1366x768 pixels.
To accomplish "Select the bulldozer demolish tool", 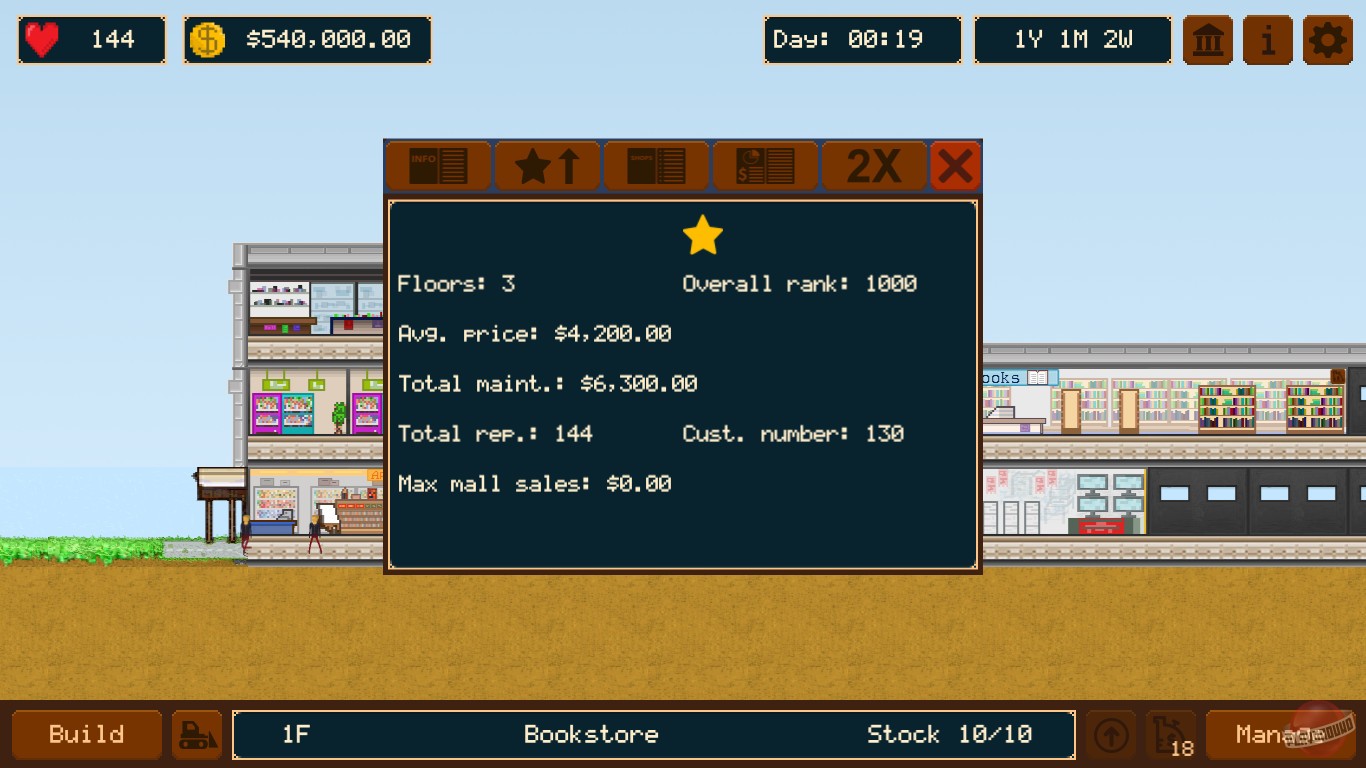I will tap(197, 734).
